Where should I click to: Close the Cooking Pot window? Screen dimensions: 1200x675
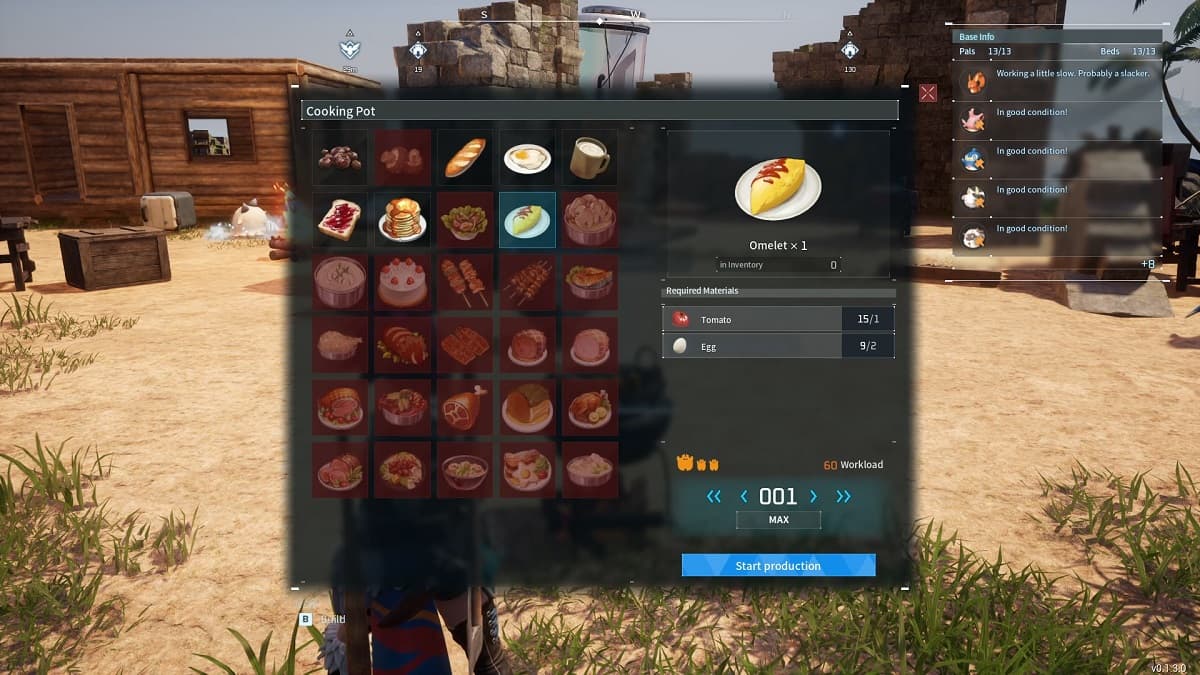pyautogui.click(x=928, y=93)
